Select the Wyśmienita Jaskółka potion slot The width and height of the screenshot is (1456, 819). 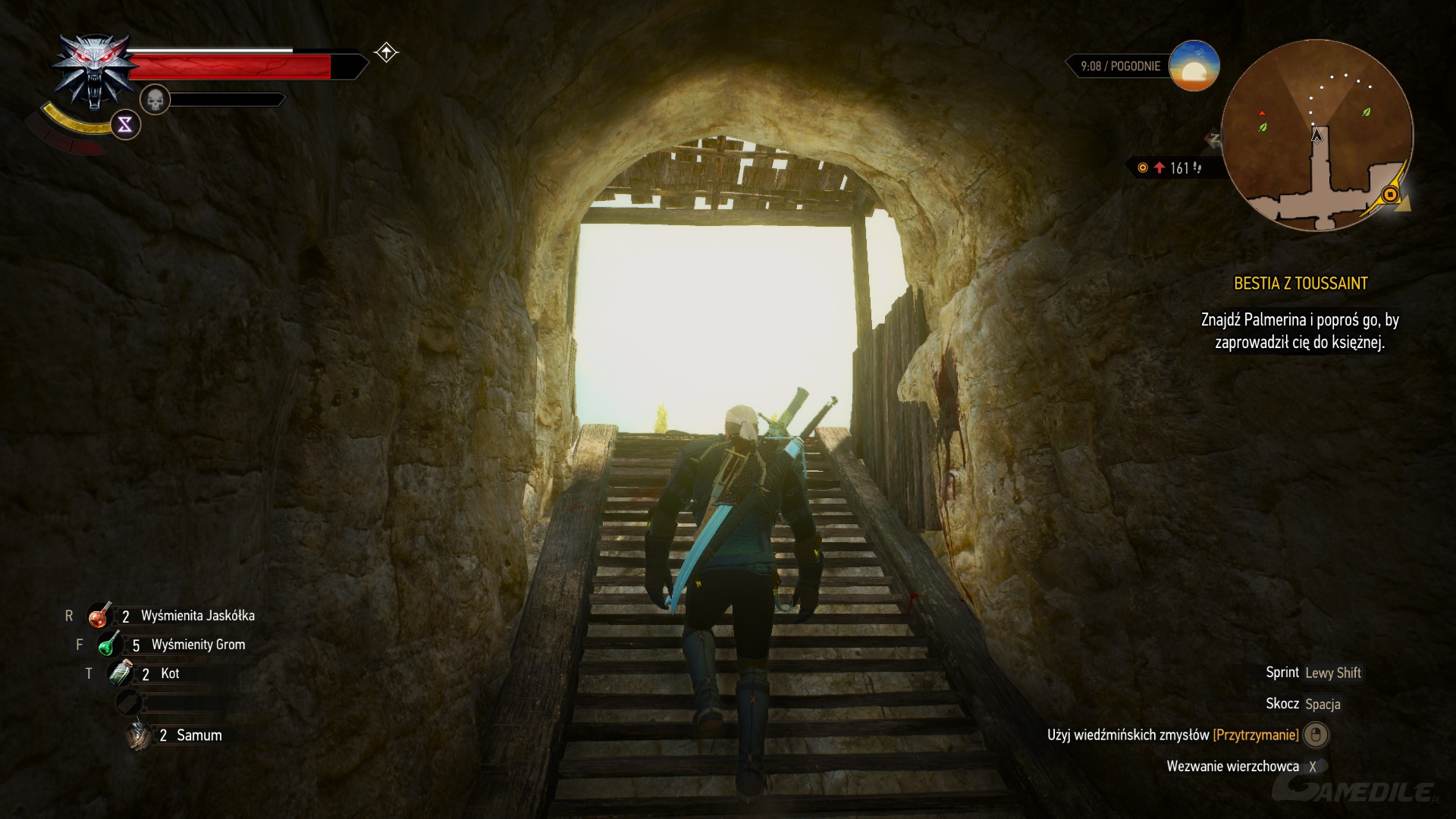[99, 616]
